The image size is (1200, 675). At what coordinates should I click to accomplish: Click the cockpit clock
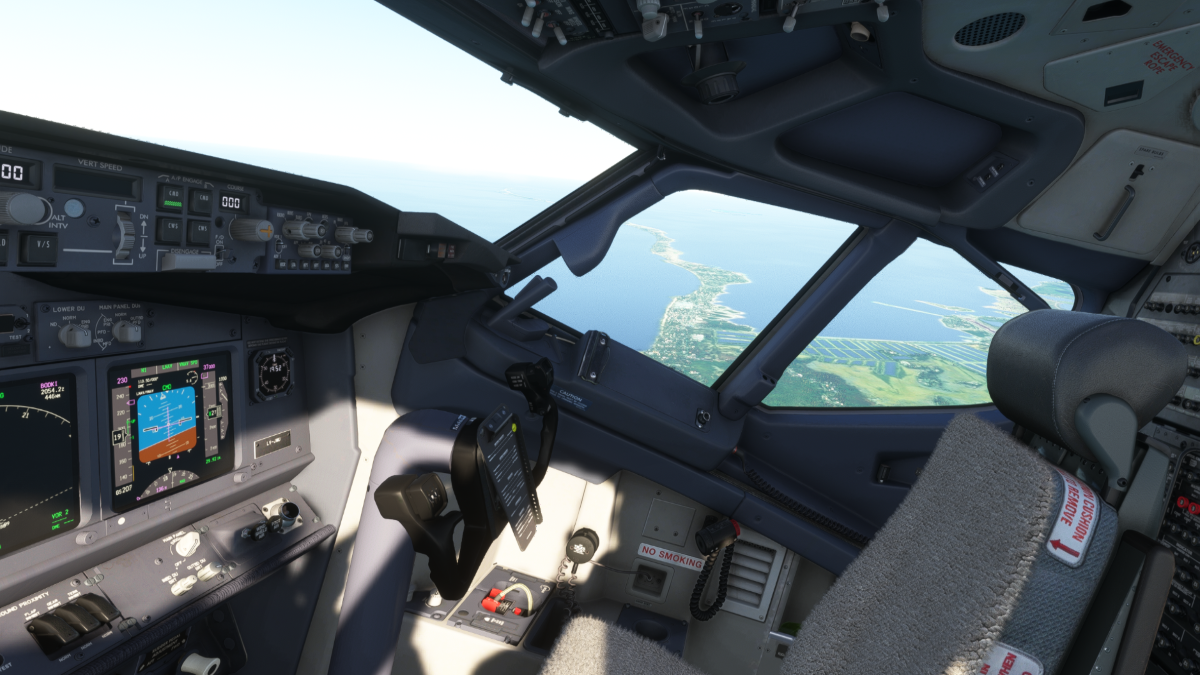click(x=271, y=372)
